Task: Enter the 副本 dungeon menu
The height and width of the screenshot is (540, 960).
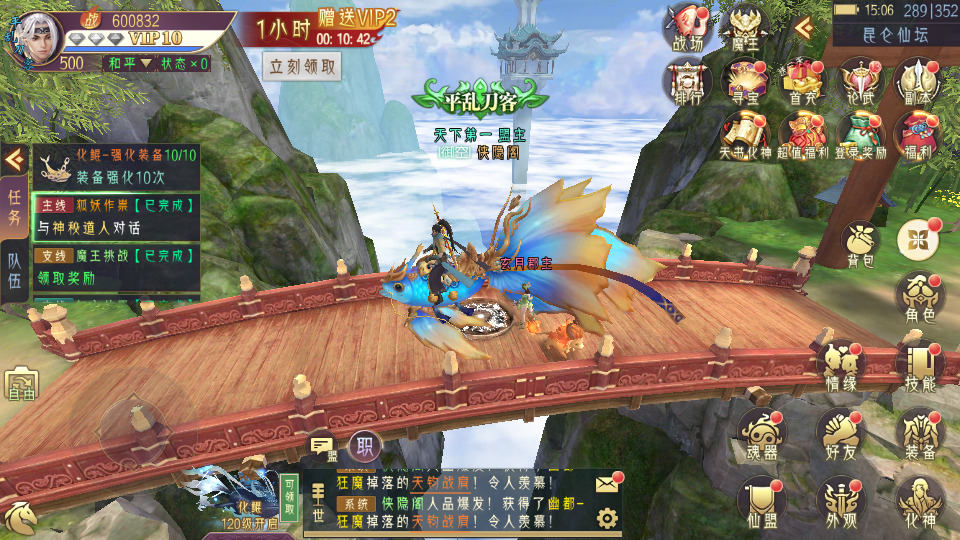Action: click(918, 83)
